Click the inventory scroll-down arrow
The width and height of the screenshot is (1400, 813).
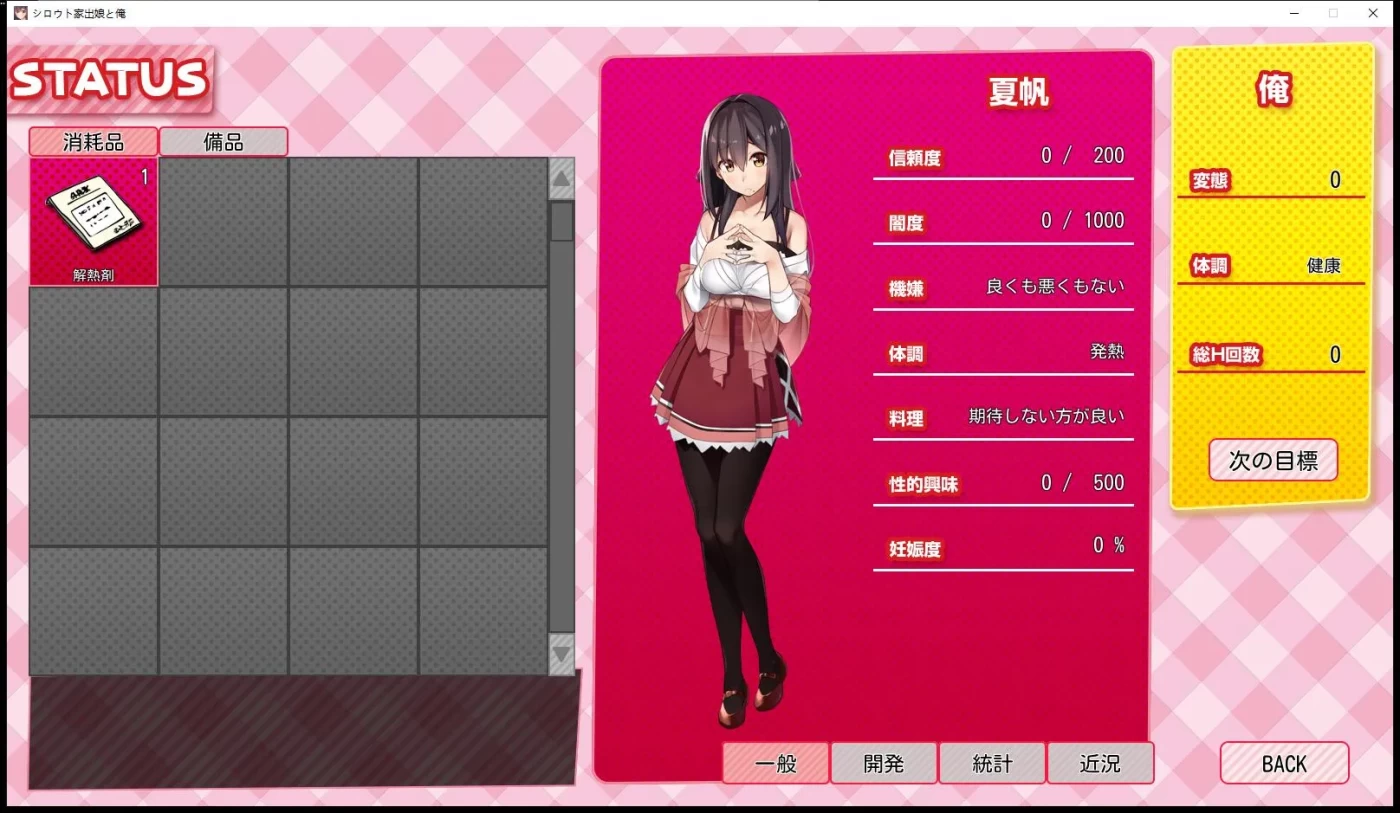click(x=561, y=658)
